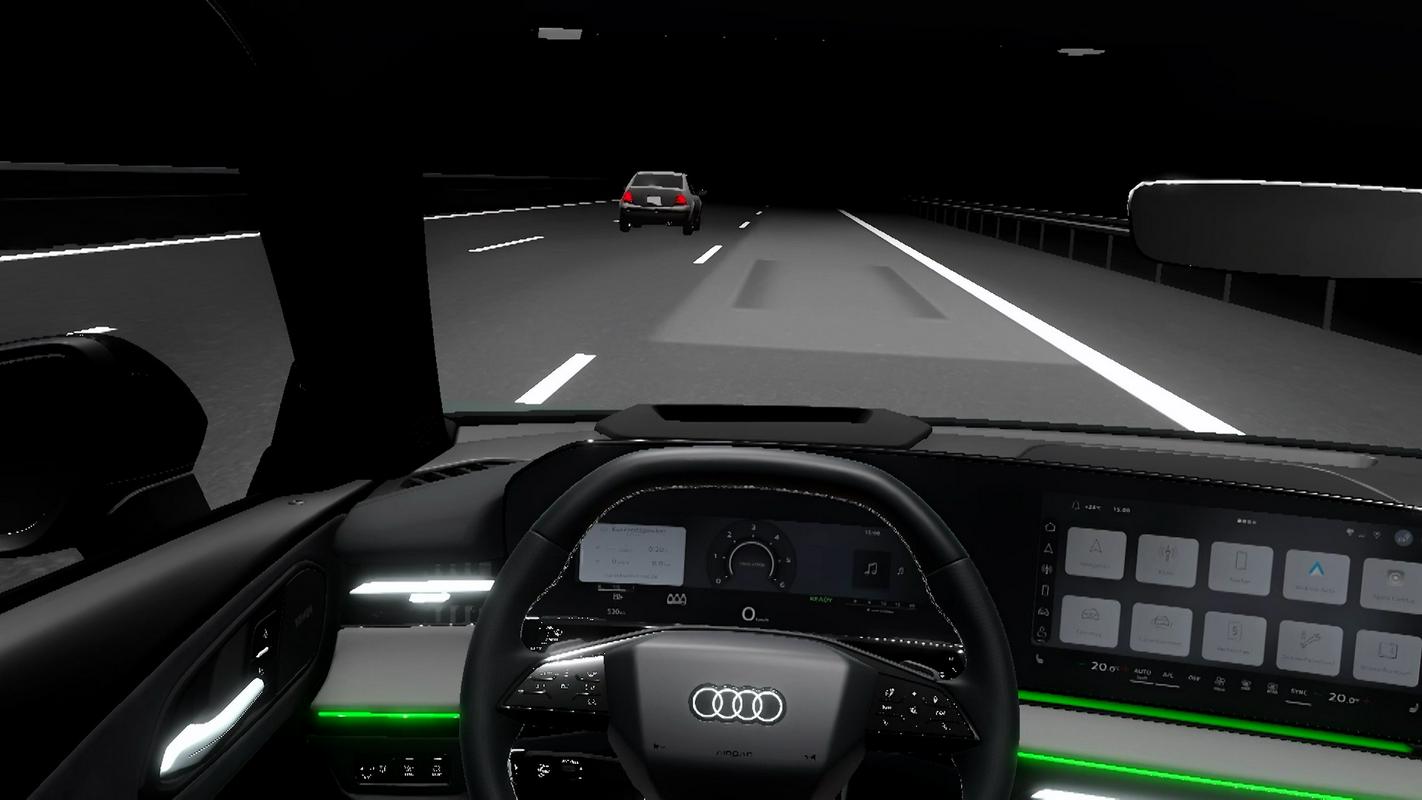Open the tile with dollar document icon
Image resolution: width=1422 pixels, height=800 pixels.
tap(1234, 638)
